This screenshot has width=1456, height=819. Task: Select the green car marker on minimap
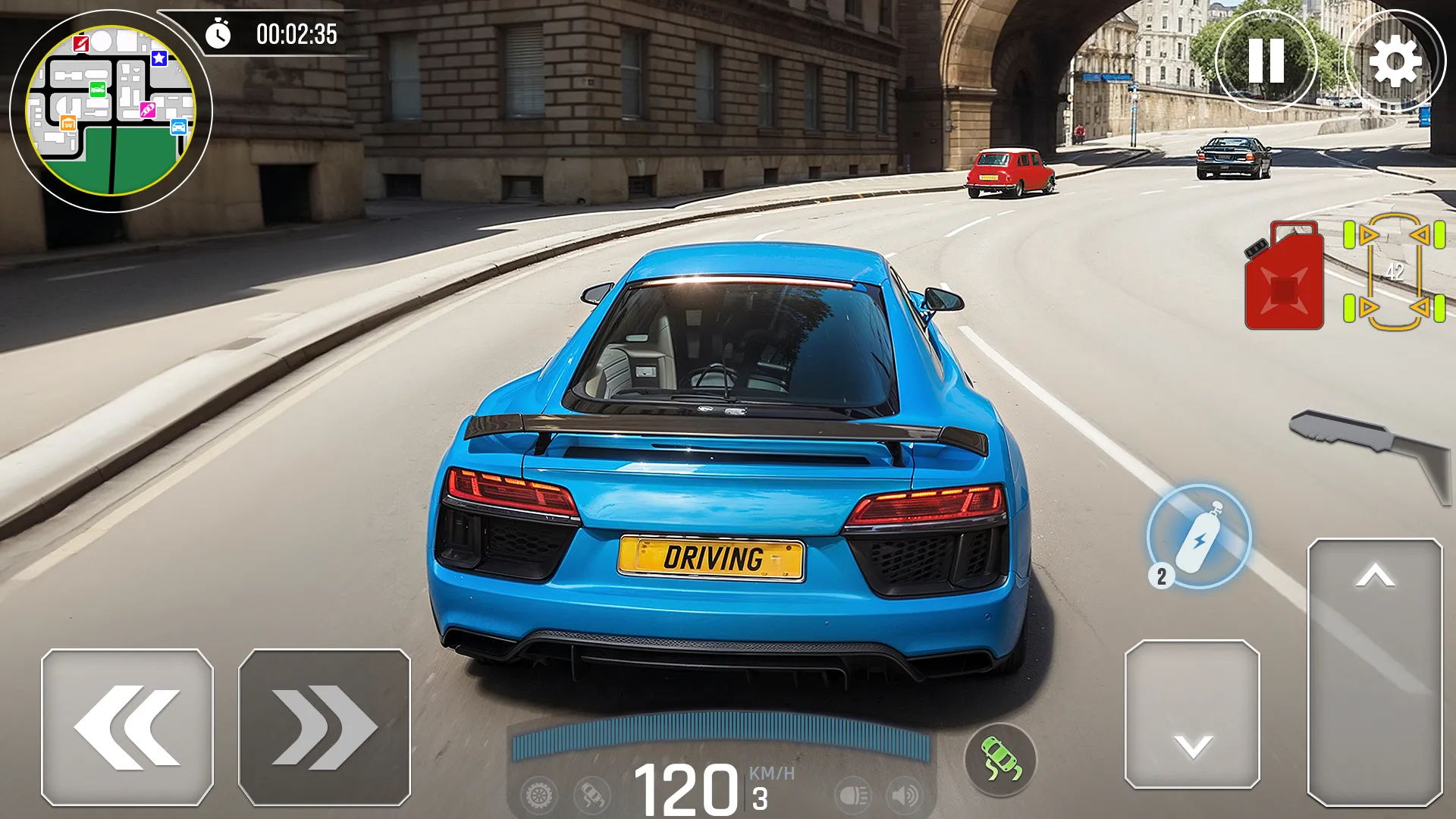click(x=98, y=90)
